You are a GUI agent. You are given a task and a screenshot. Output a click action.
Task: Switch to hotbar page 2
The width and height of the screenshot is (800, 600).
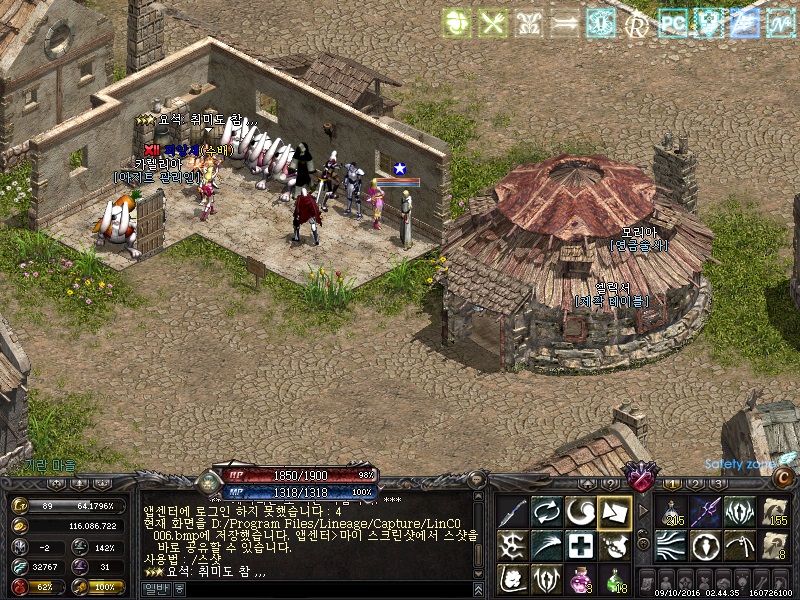click(694, 483)
